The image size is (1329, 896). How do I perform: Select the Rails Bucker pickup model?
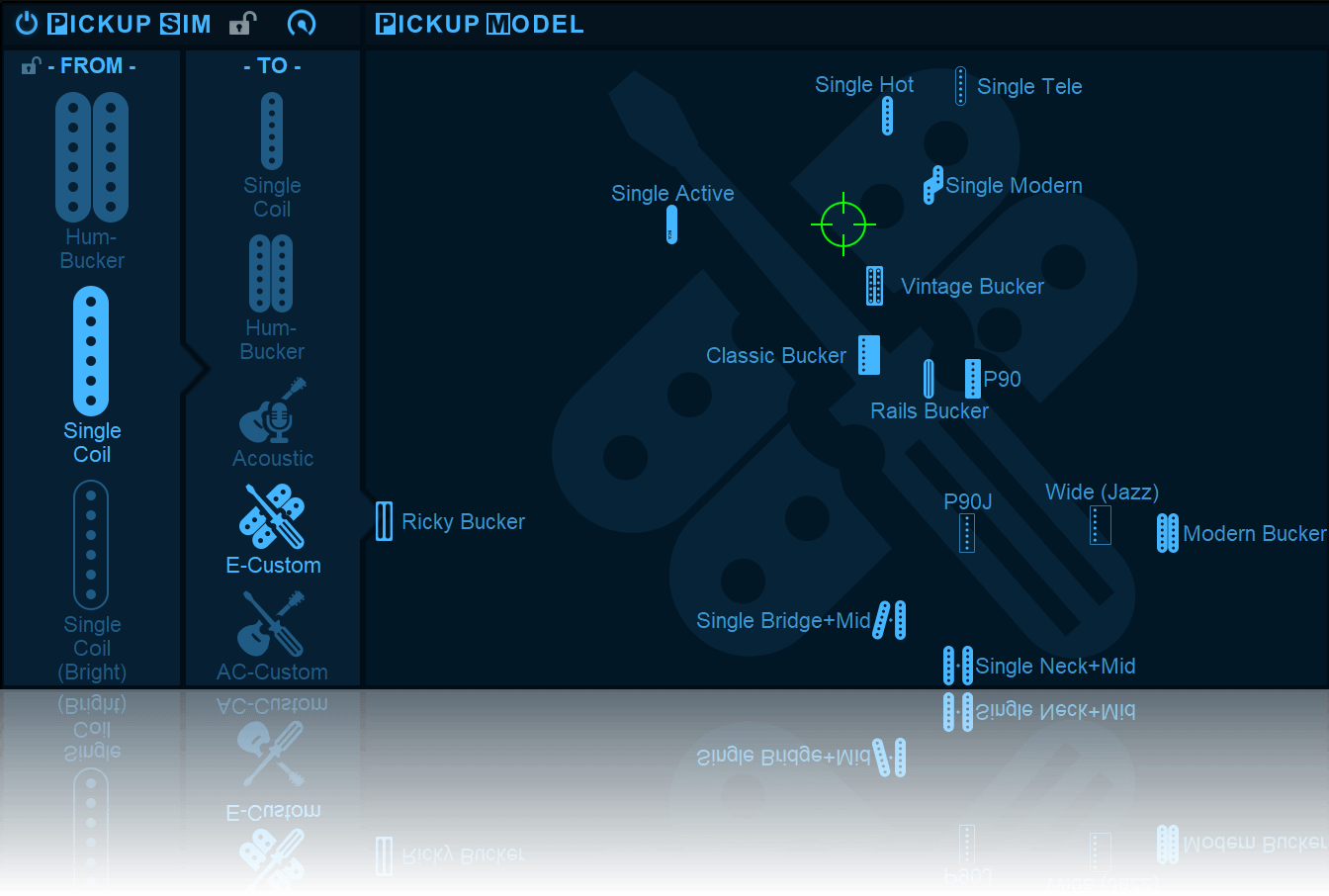point(929,380)
